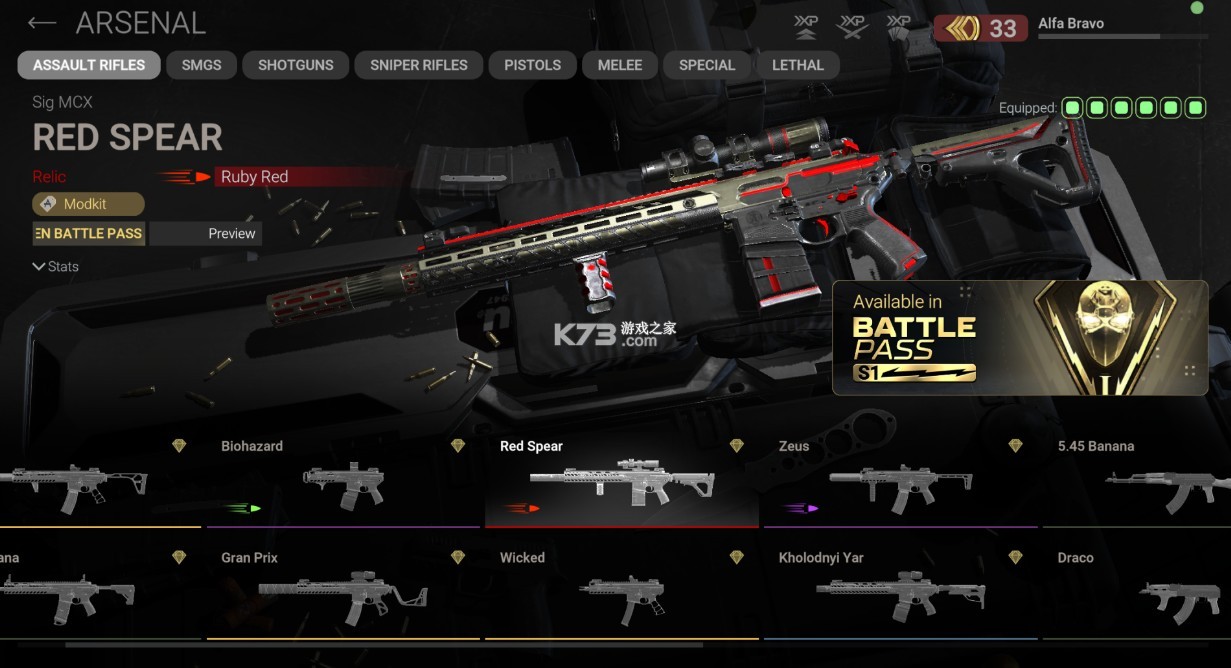Select the Shotguns tab
This screenshot has height=668, width=1231.
pyautogui.click(x=295, y=65)
